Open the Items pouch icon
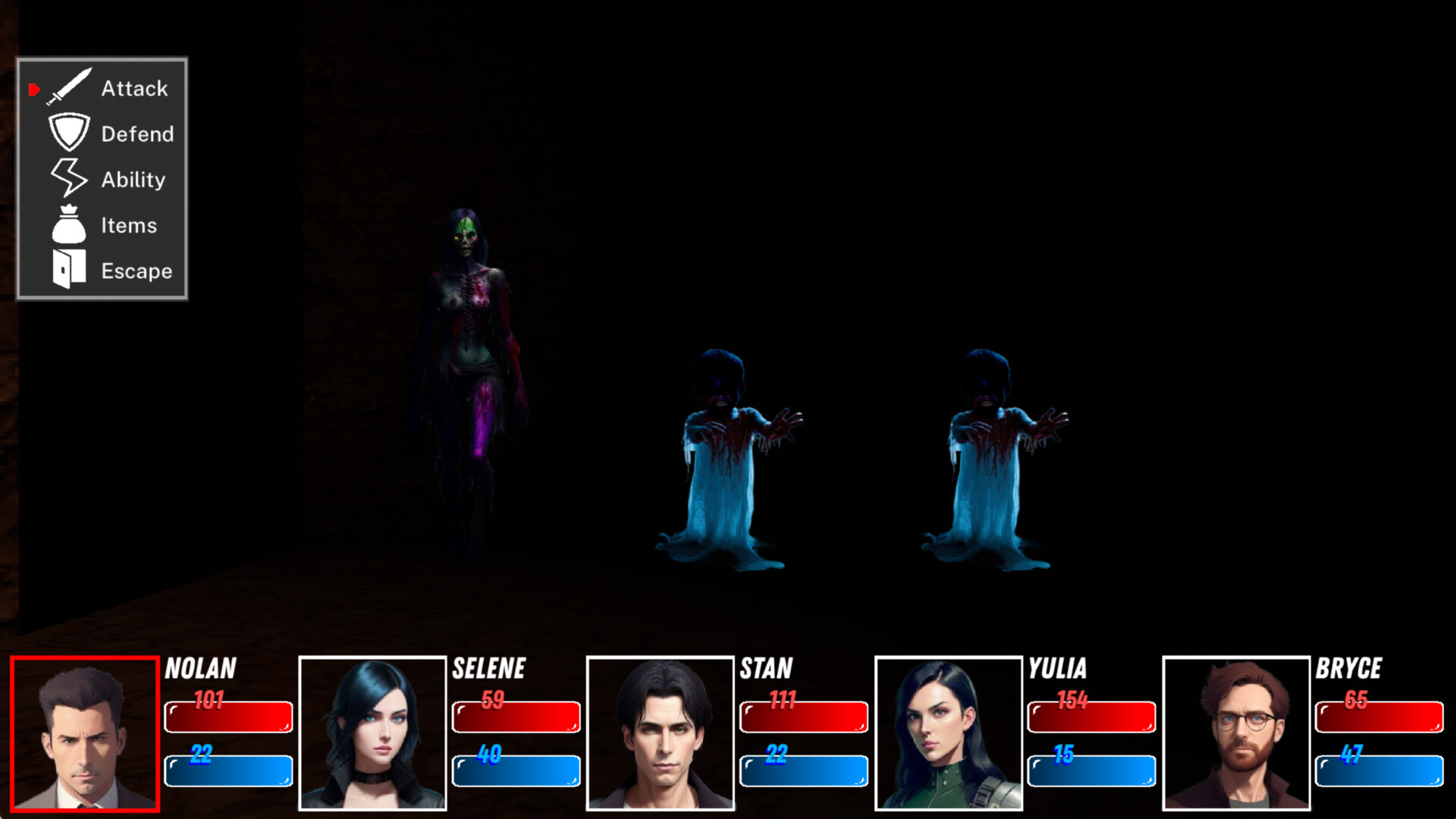 68,224
